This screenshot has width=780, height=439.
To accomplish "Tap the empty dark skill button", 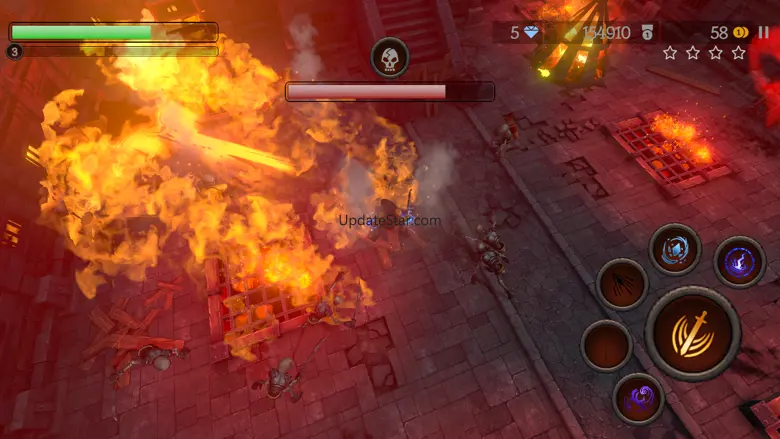I will (x=606, y=346).
